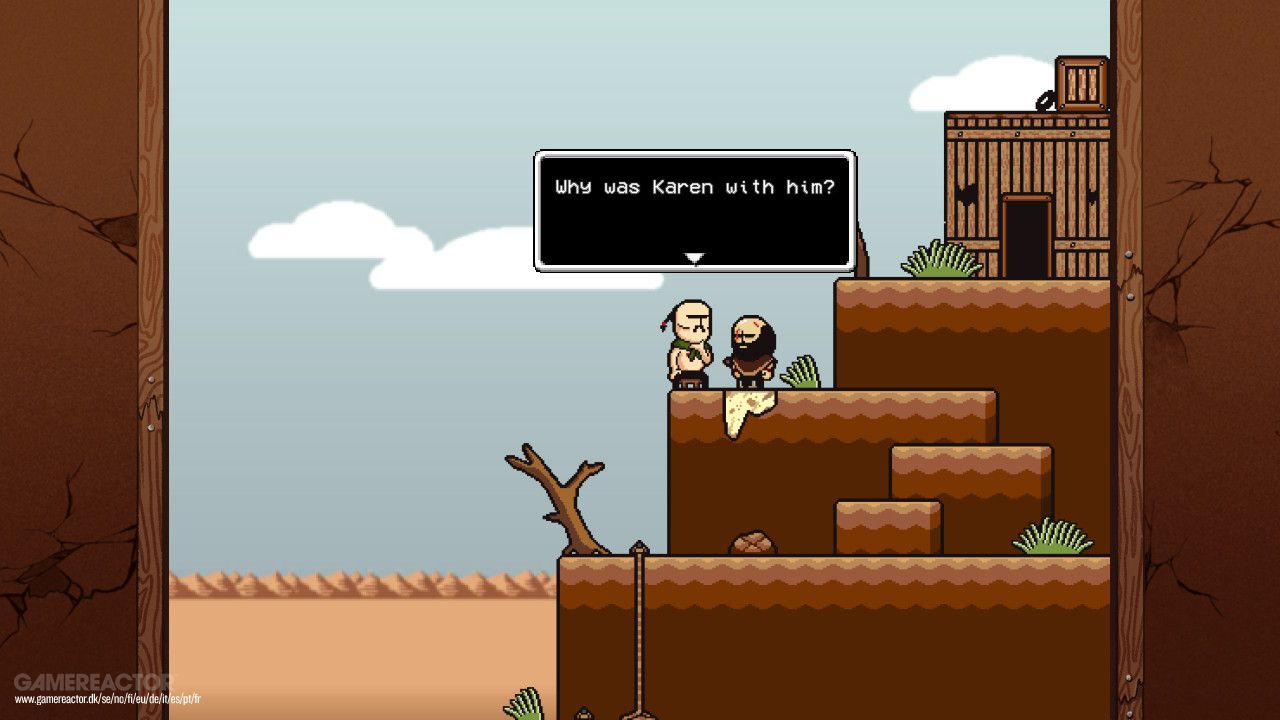The image size is (1280, 720).
Task: Select the bald character with green scarf
Action: pos(690,345)
